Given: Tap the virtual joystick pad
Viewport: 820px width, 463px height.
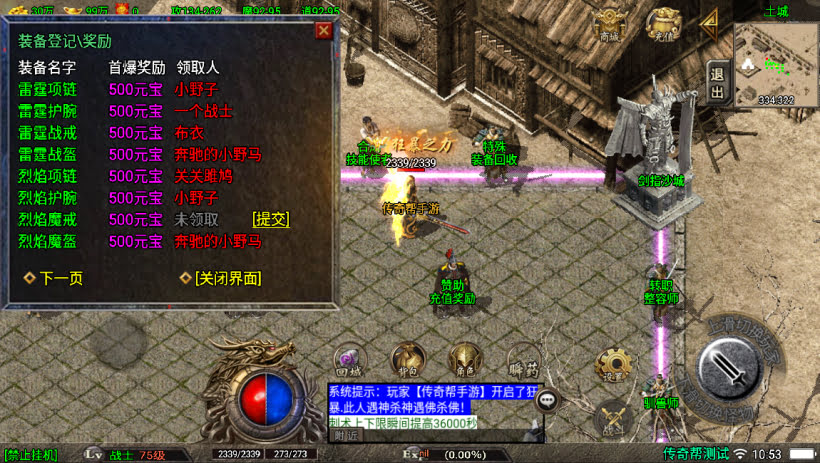Looking at the screenshot, I should point(118,343).
